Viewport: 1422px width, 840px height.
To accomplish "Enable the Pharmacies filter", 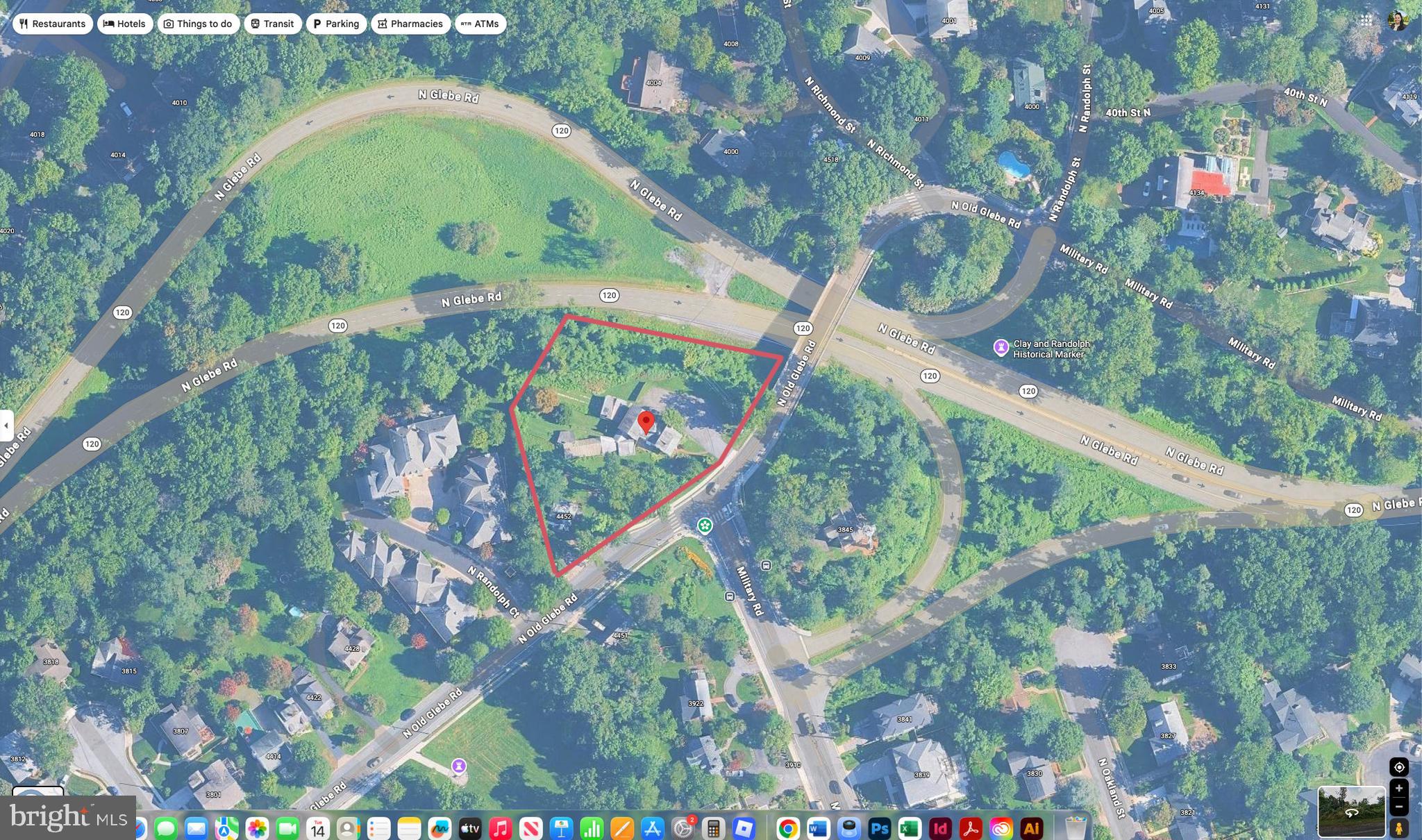I will (410, 23).
